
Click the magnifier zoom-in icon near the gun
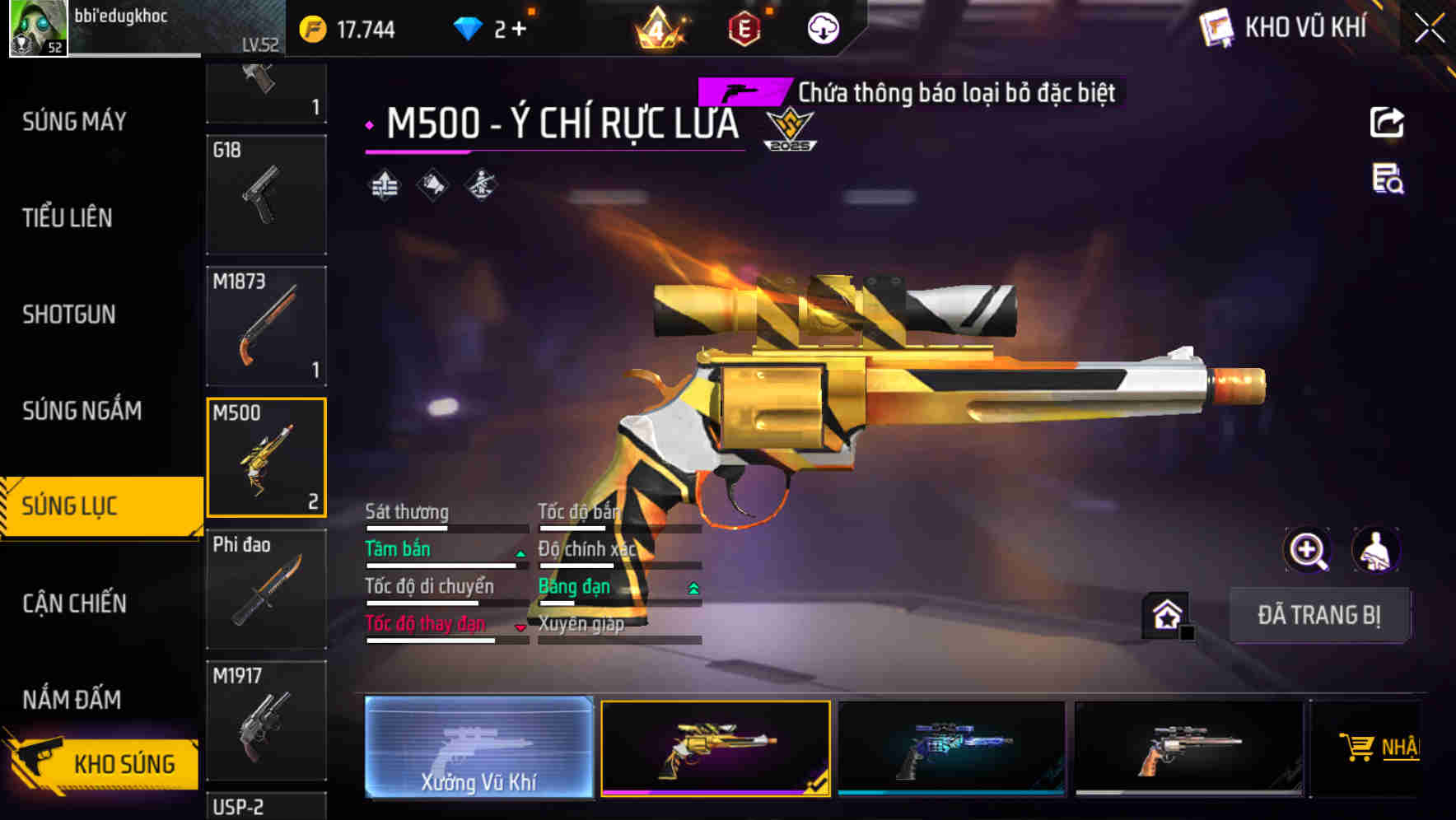click(x=1305, y=550)
